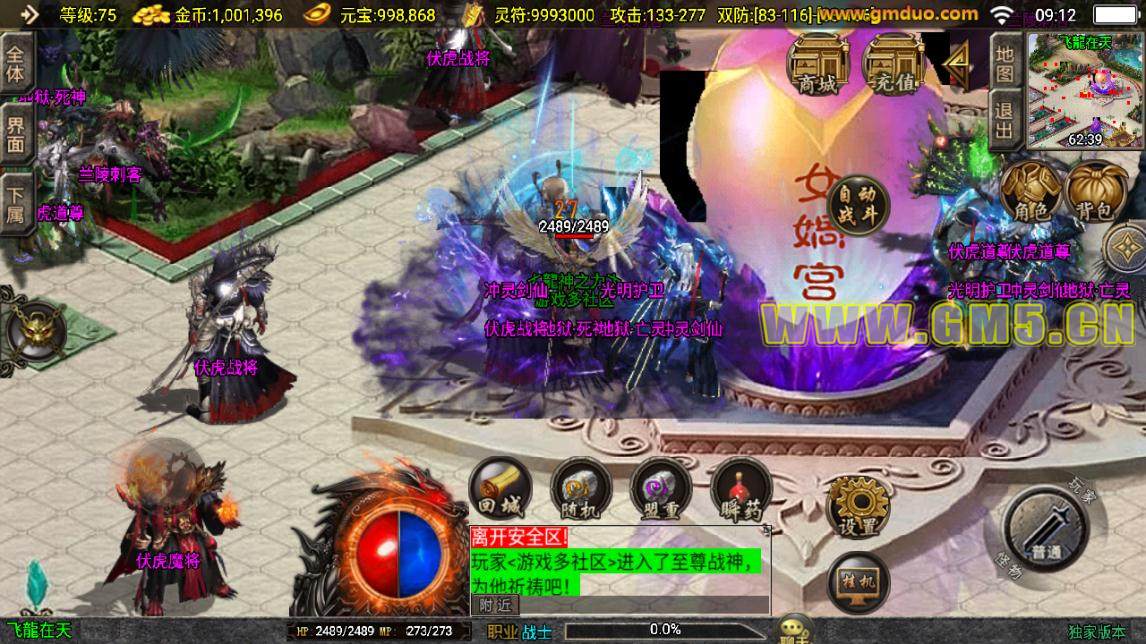This screenshot has height=644, width=1146.
Task: Open the 充值 recharge menu
Action: coord(893,64)
